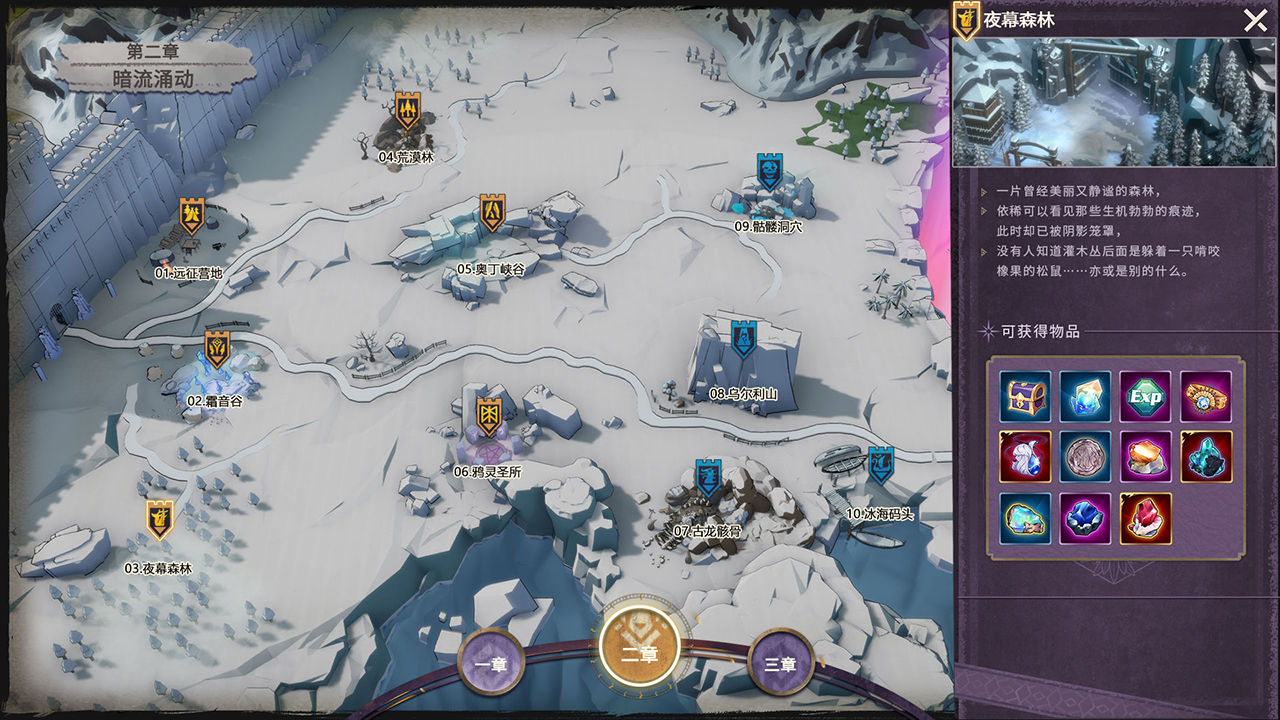Open stage 02.霜音谷 on the map

click(217, 349)
